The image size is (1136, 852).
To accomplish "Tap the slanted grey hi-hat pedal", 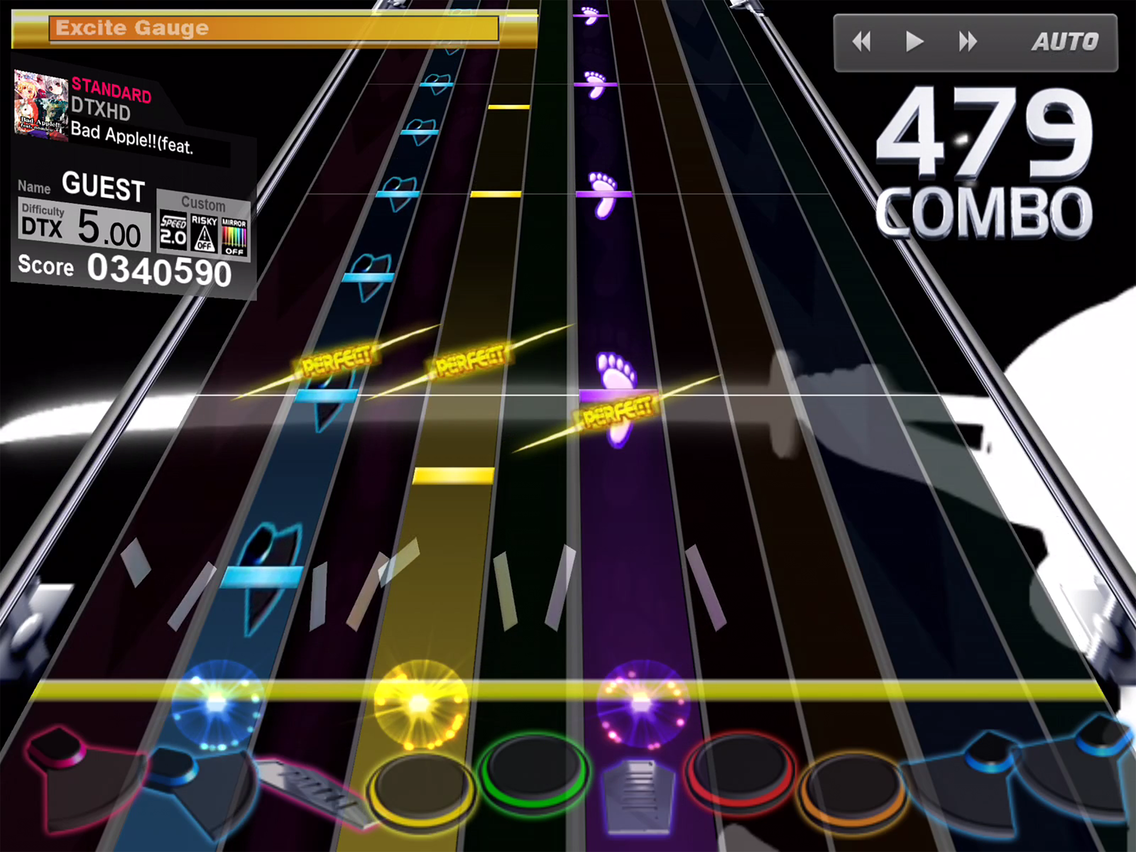I will 305,788.
